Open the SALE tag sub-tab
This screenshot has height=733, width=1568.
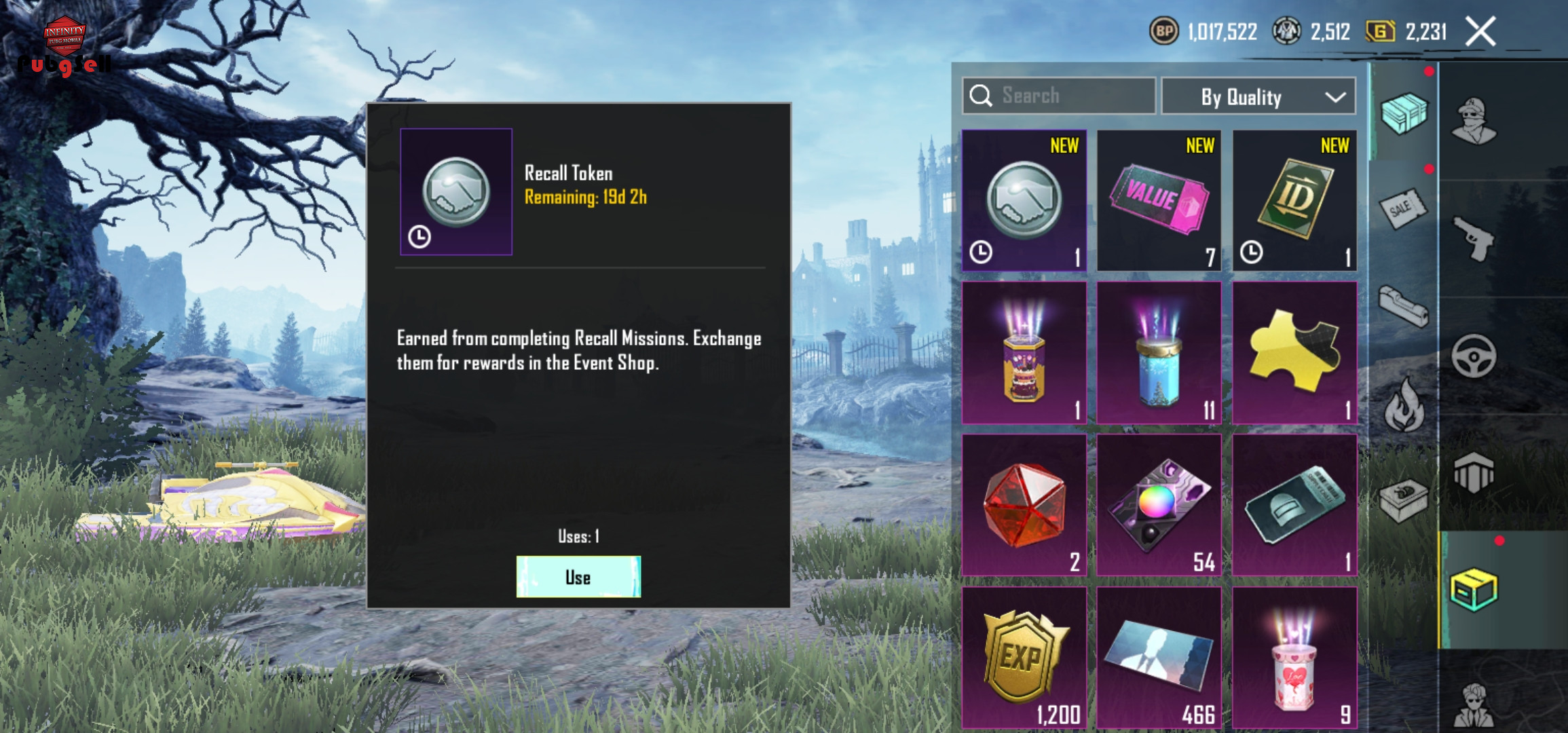click(x=1402, y=209)
